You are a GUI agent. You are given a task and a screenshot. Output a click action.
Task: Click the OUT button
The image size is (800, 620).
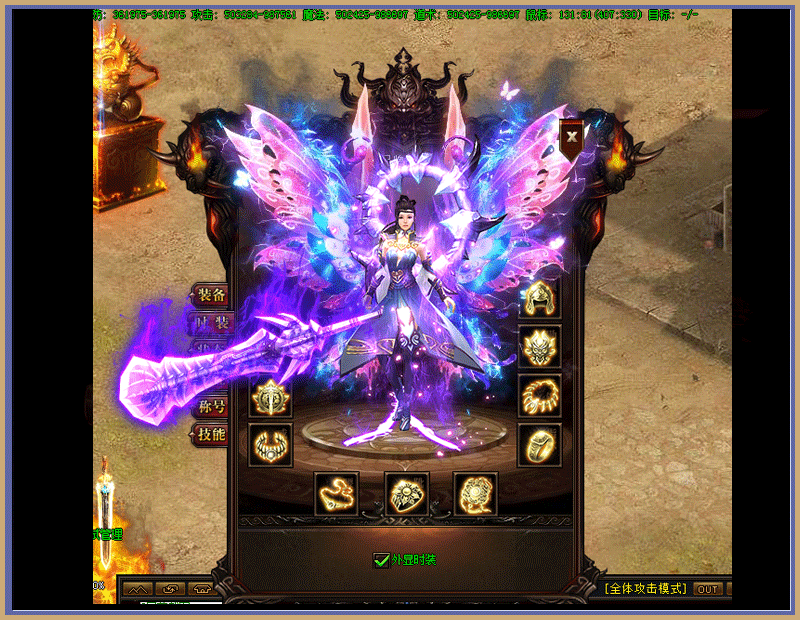(x=708, y=589)
